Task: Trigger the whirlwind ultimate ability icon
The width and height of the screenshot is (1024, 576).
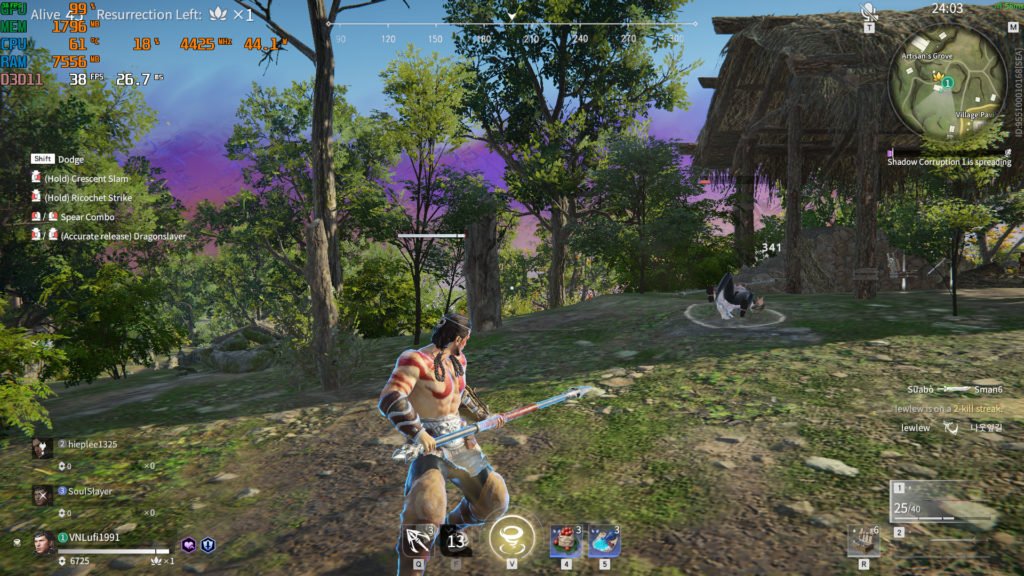Action: [512, 538]
